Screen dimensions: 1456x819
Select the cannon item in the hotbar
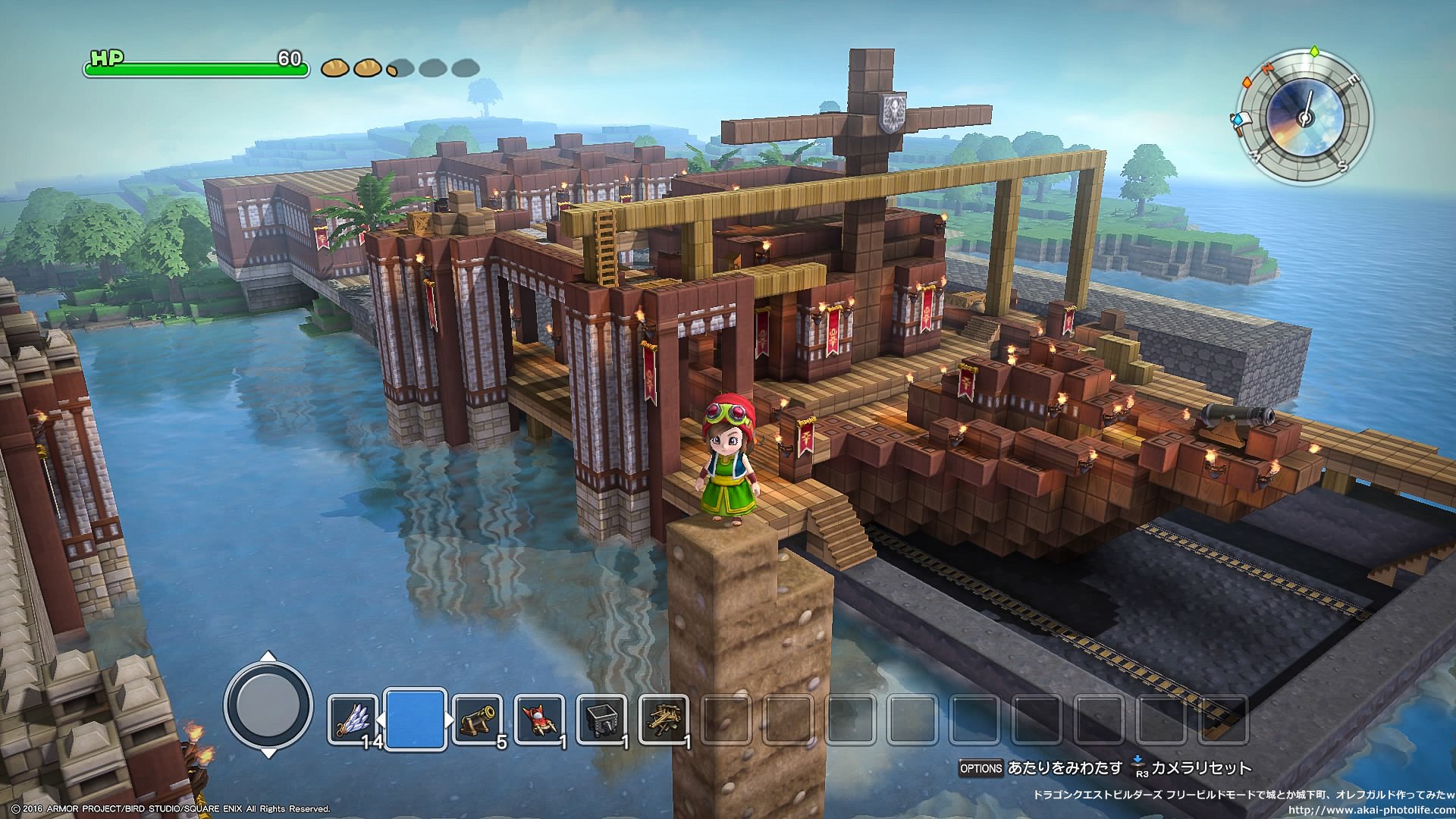tap(478, 717)
